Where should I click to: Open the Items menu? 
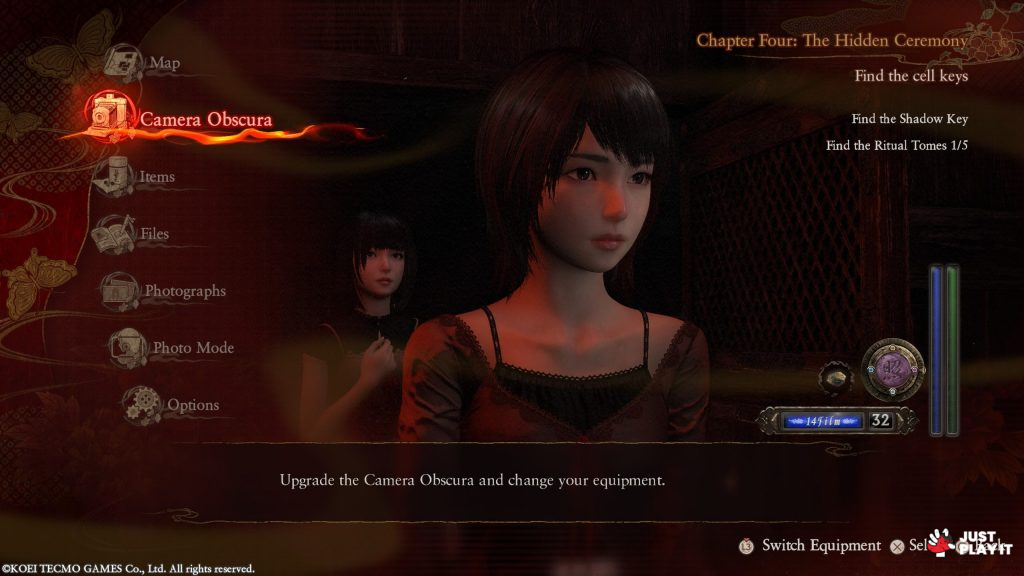pyautogui.click(x=156, y=177)
